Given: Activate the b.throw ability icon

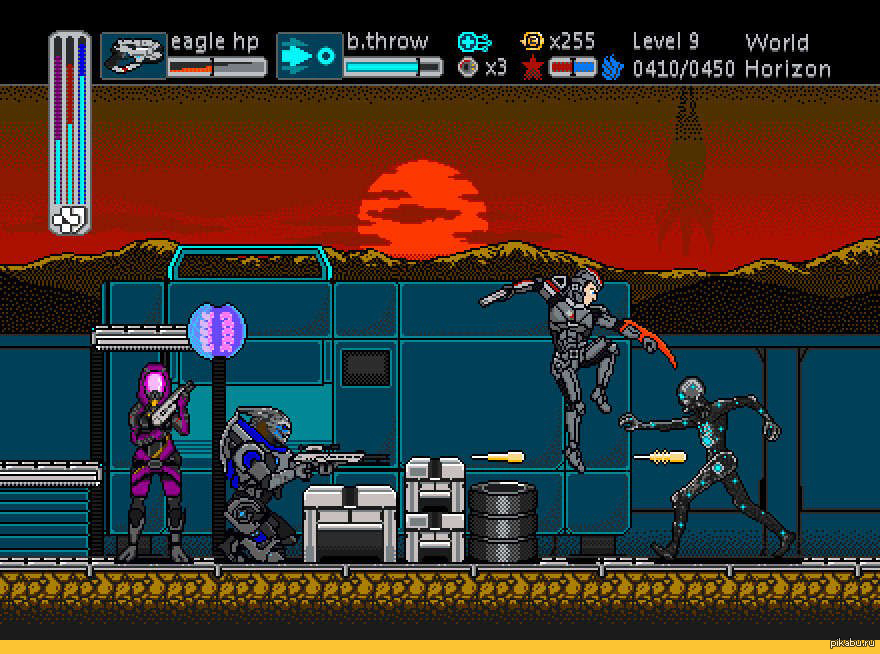Looking at the screenshot, I should coord(310,56).
